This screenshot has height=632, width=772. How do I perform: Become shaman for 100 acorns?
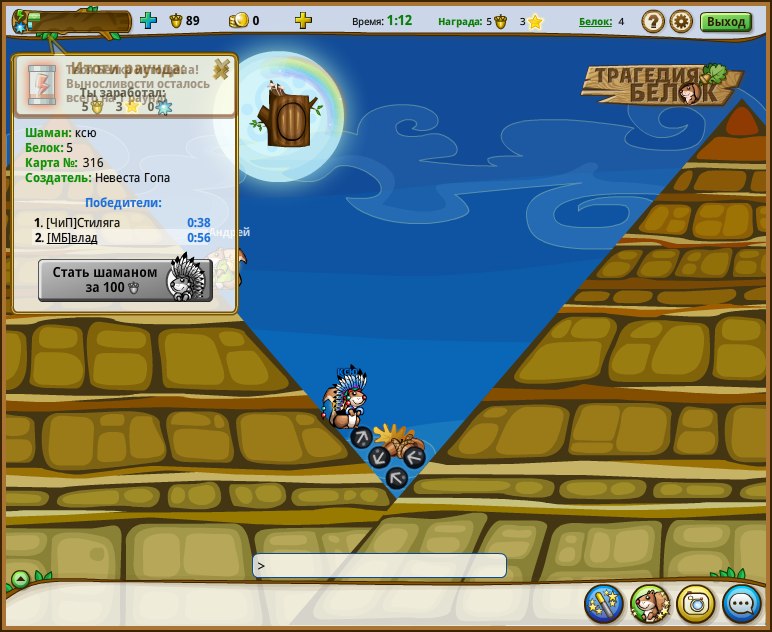coord(124,280)
